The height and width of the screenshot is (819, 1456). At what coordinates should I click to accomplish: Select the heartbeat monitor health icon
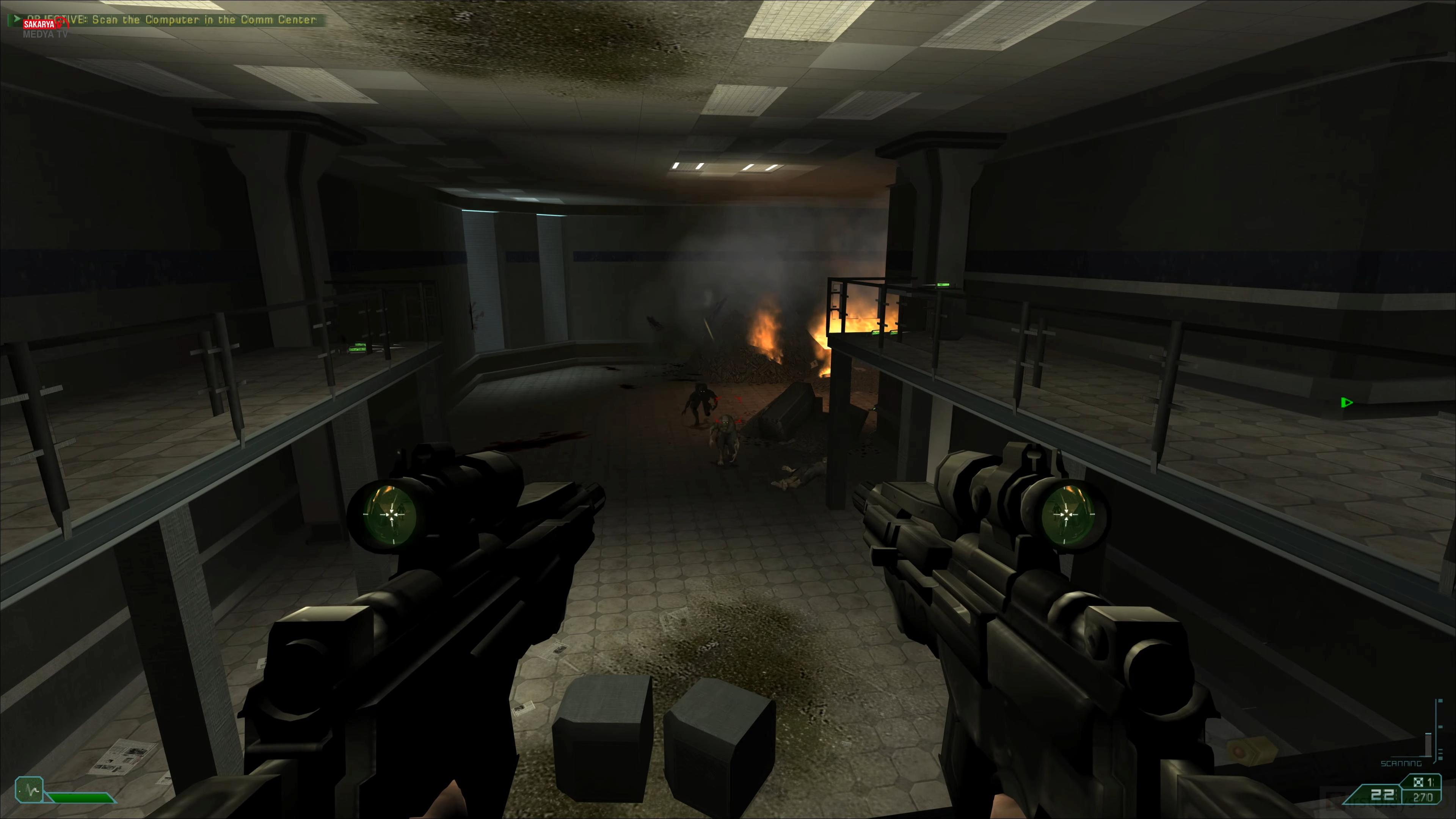(x=29, y=789)
